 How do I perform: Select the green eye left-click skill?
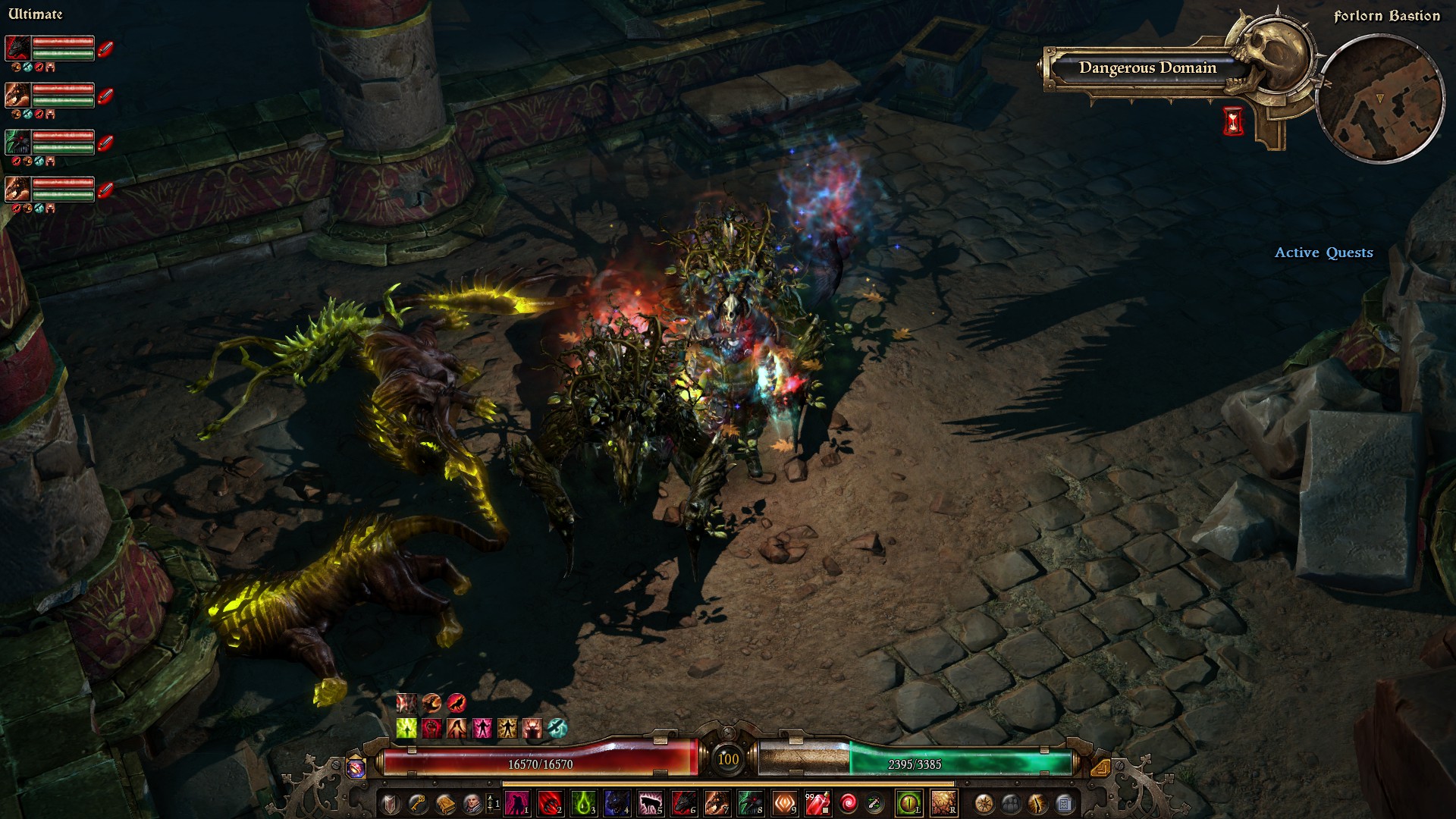(908, 803)
